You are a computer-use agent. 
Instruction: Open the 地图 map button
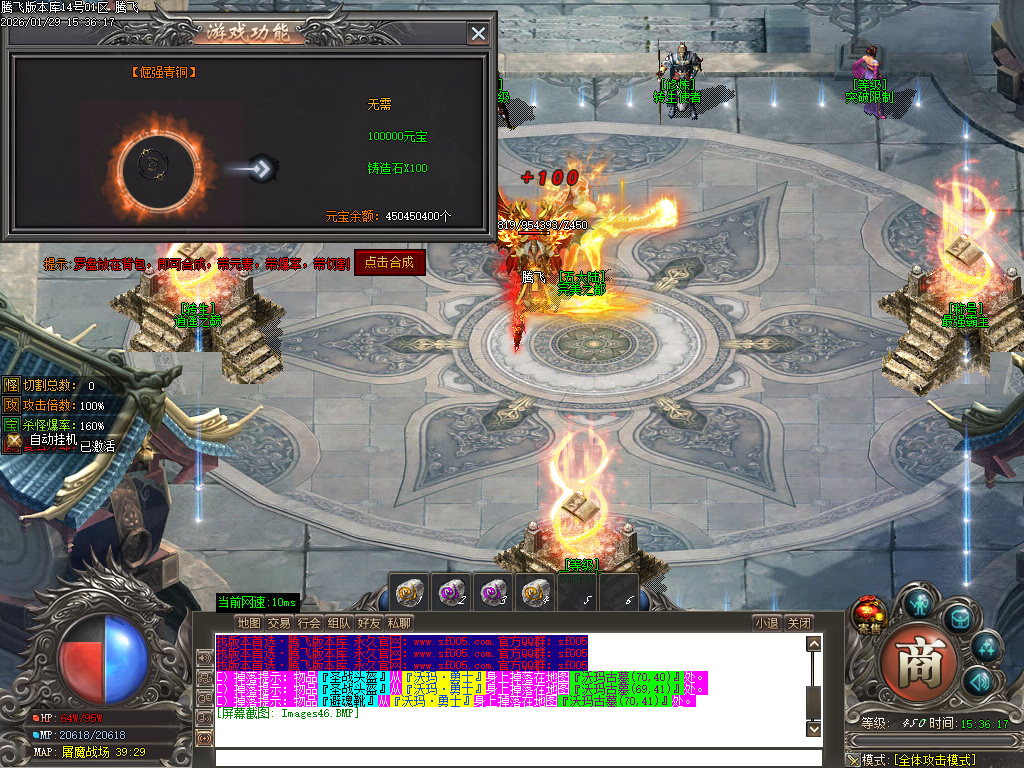coord(249,623)
